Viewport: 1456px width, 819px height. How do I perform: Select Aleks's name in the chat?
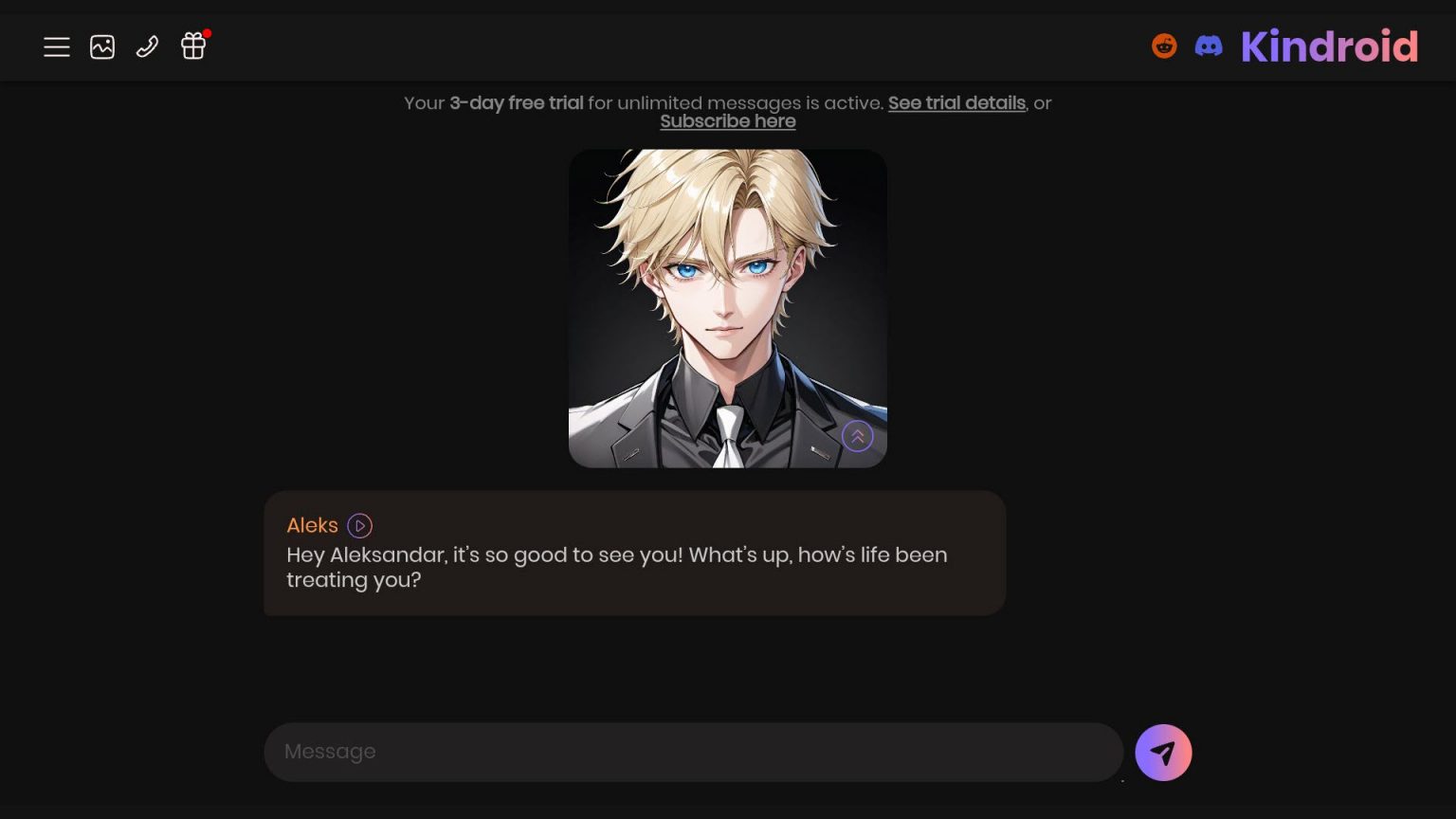point(312,525)
